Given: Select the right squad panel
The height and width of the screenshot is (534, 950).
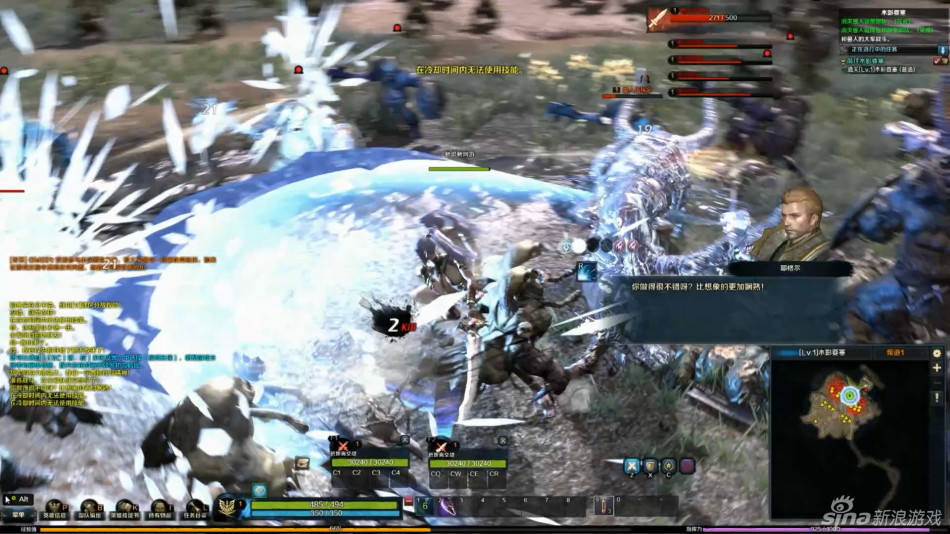Looking at the screenshot, I should pyautogui.click(x=467, y=461).
